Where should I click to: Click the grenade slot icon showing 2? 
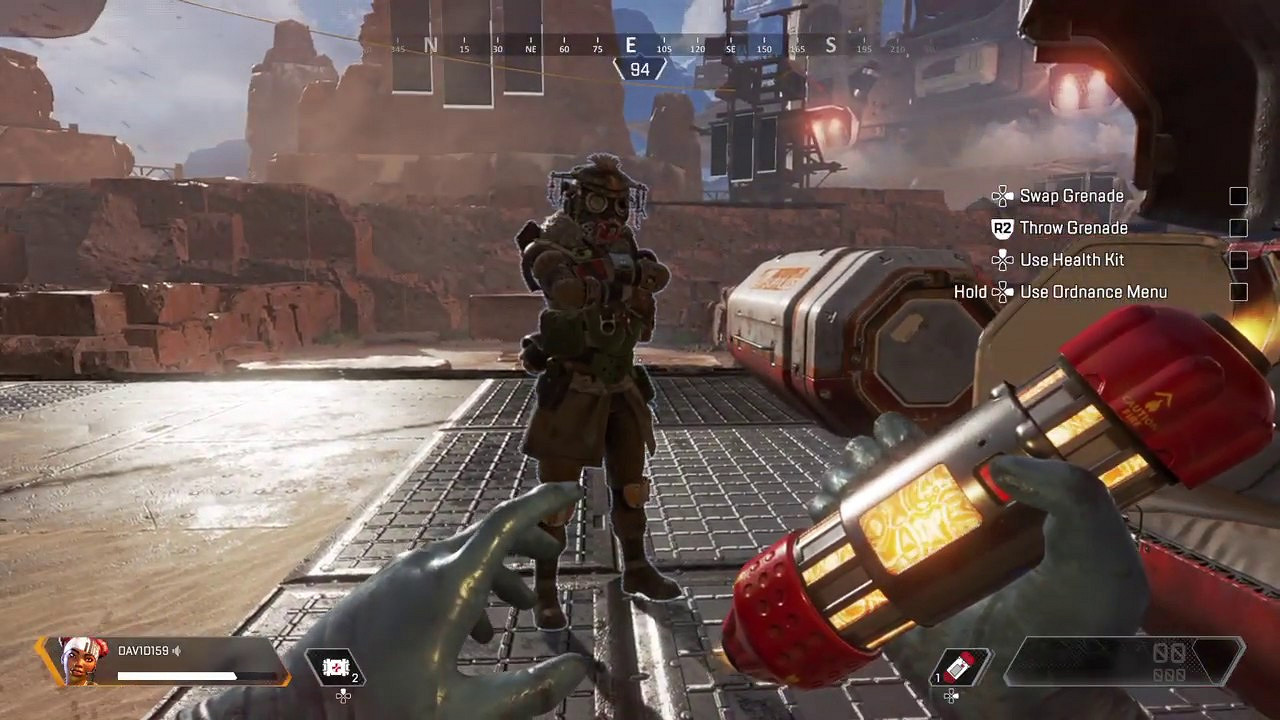click(x=338, y=668)
